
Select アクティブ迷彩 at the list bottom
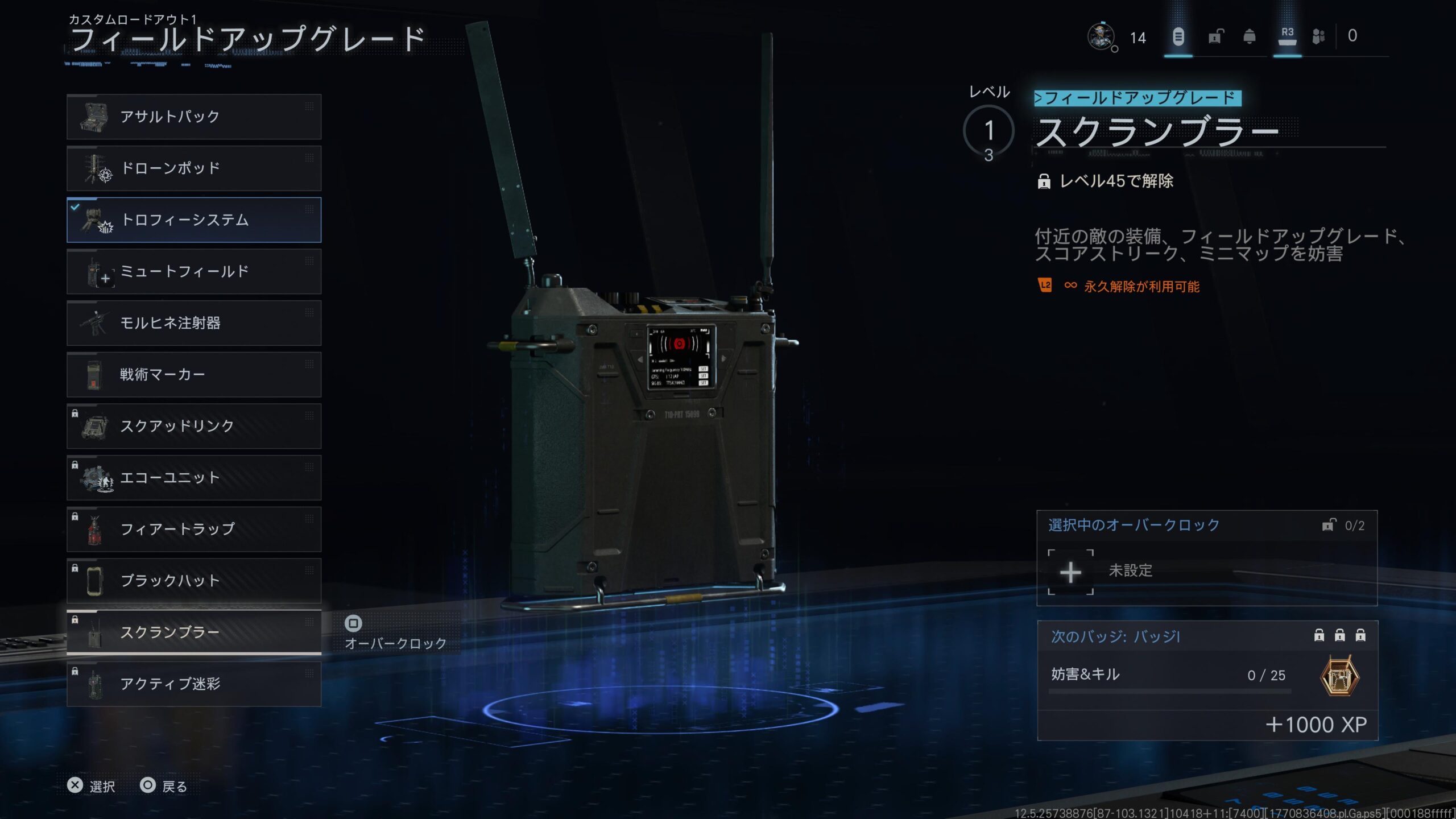193,684
